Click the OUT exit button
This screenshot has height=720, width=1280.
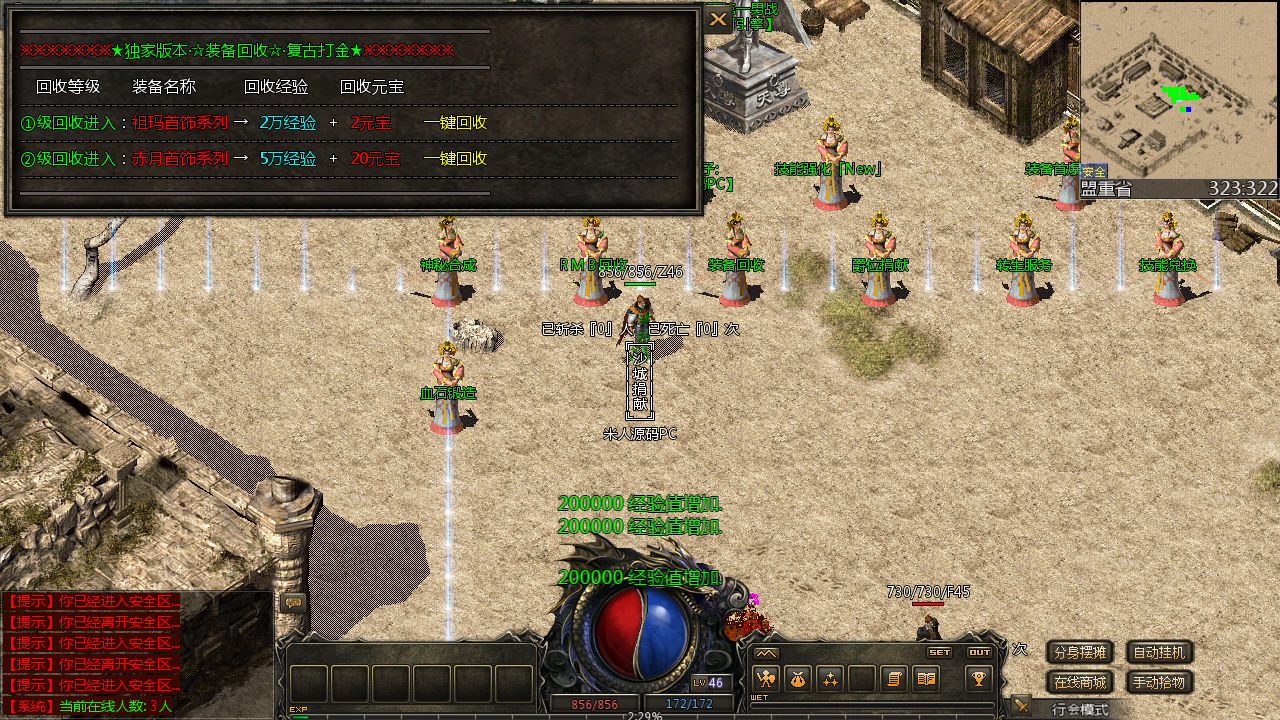click(x=979, y=652)
